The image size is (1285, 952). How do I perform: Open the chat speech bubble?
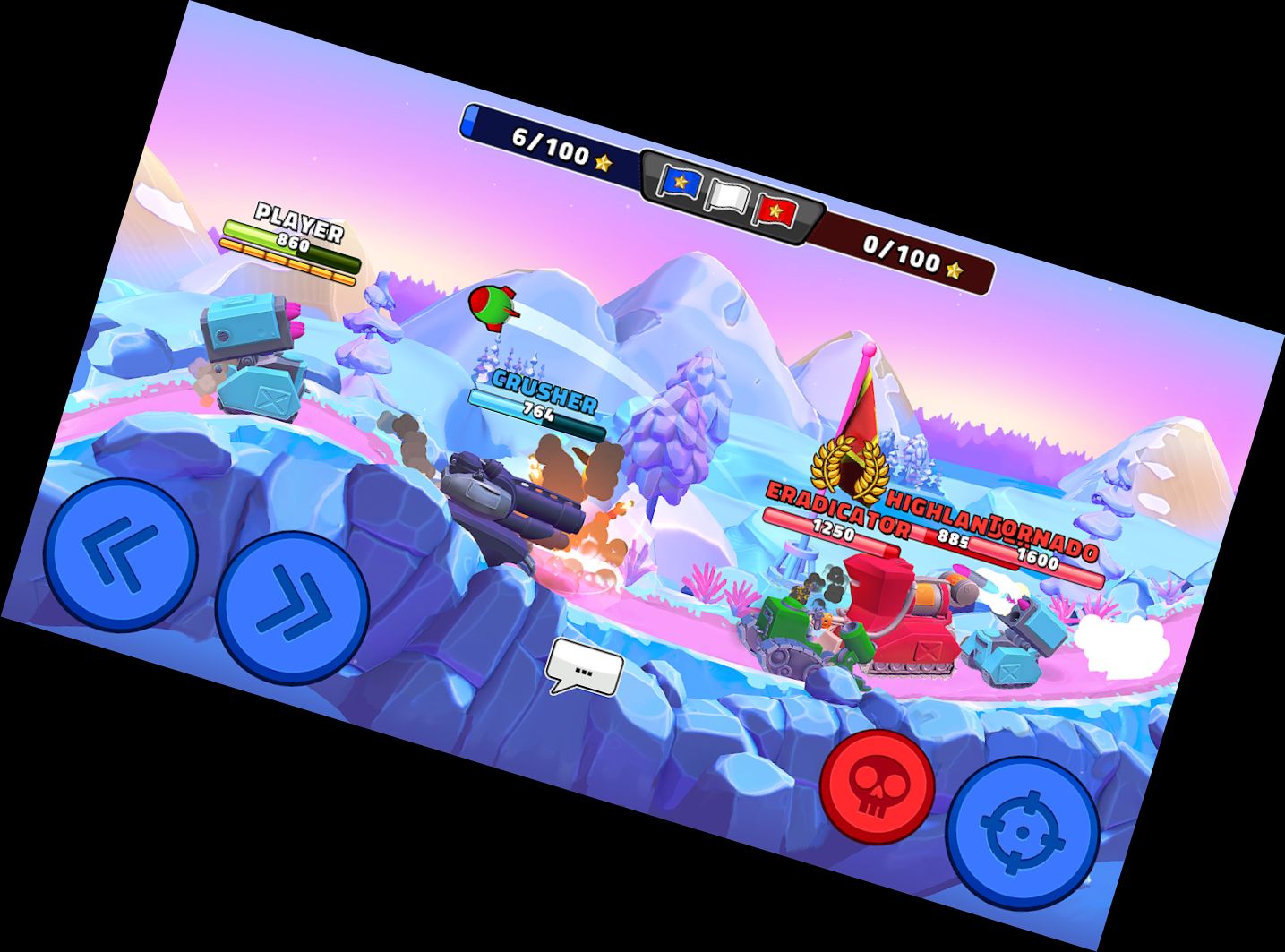point(585,668)
